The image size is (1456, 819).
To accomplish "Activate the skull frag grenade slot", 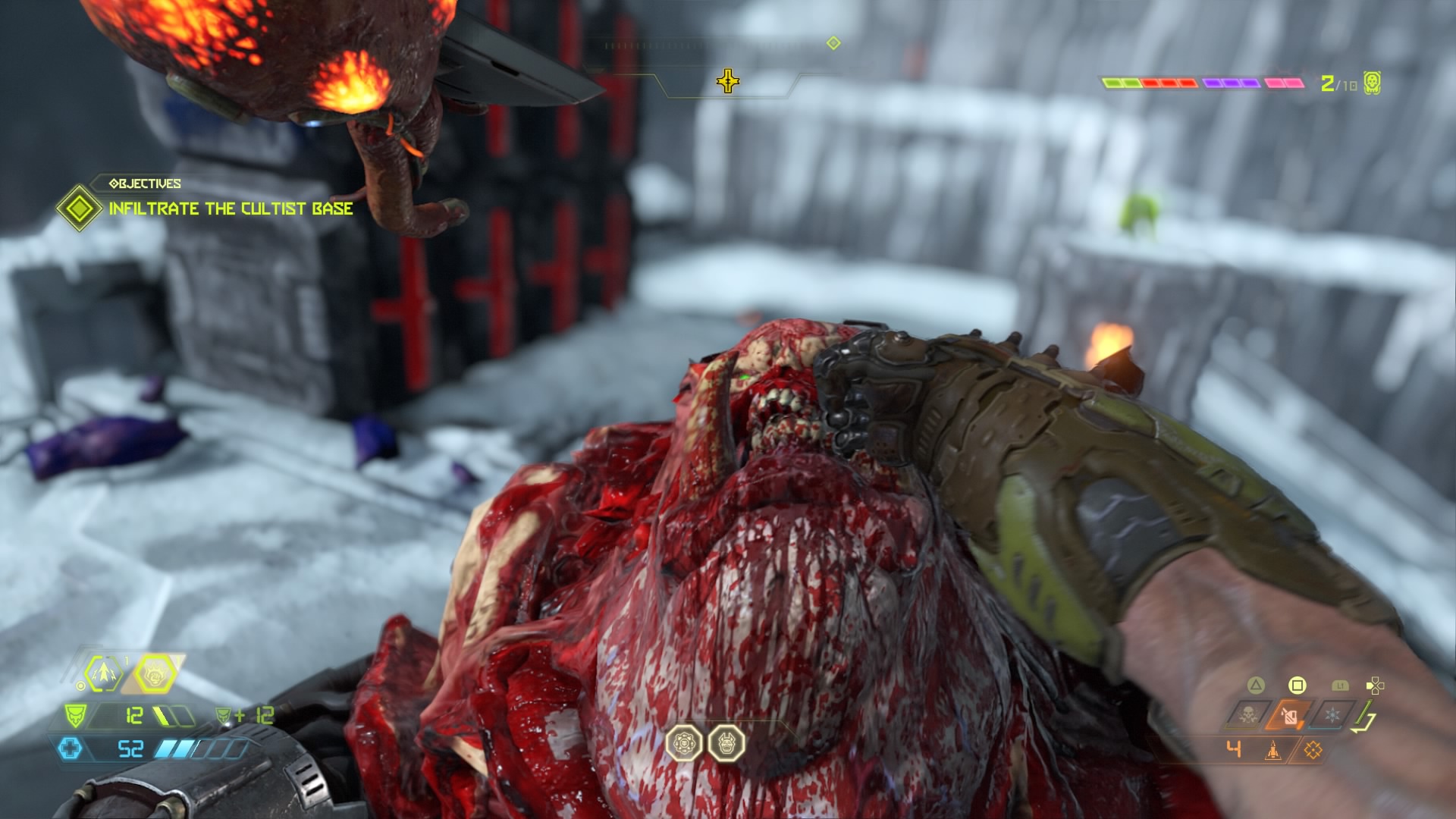I will click(1248, 714).
